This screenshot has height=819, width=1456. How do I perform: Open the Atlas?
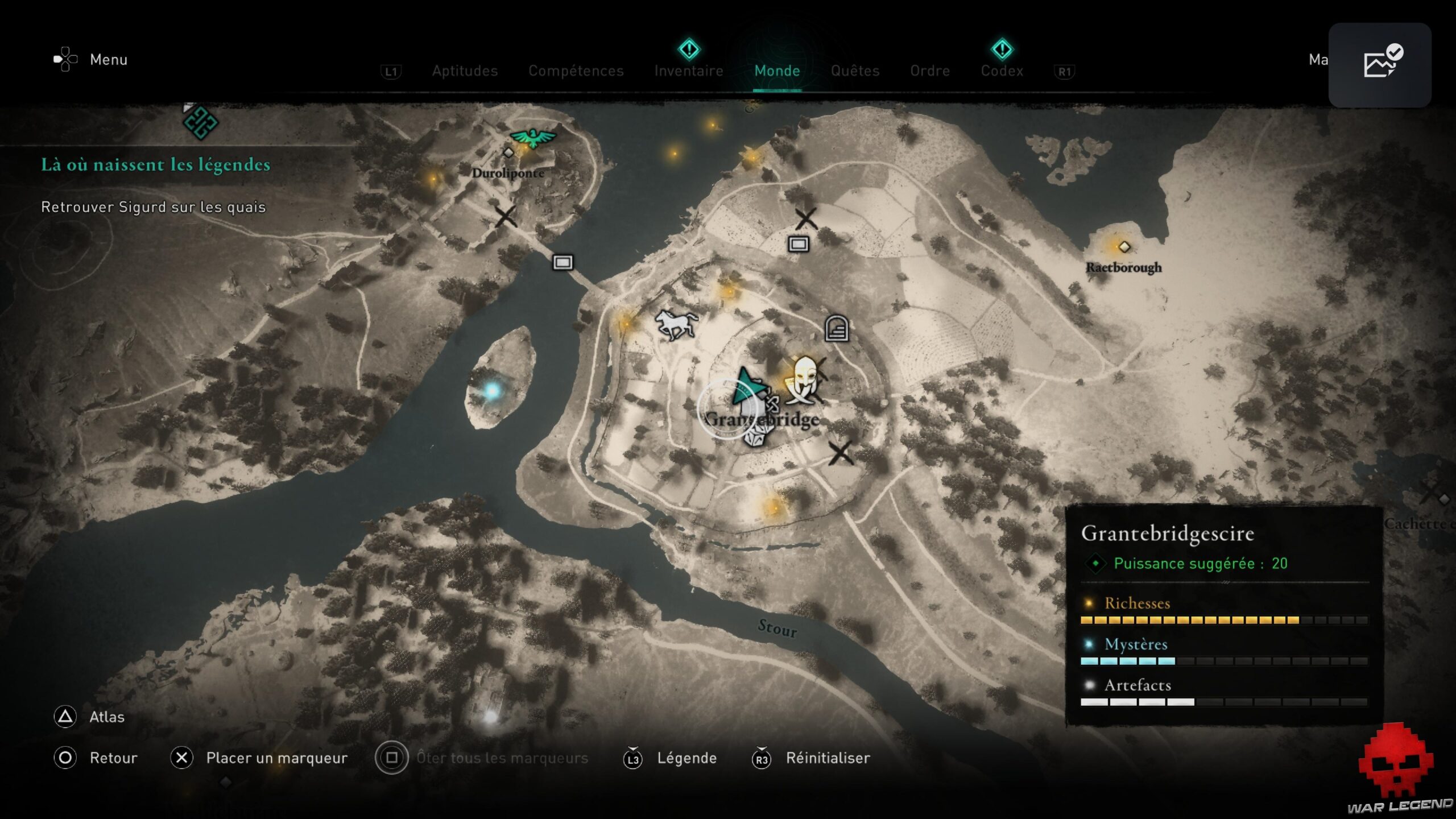pos(106,717)
